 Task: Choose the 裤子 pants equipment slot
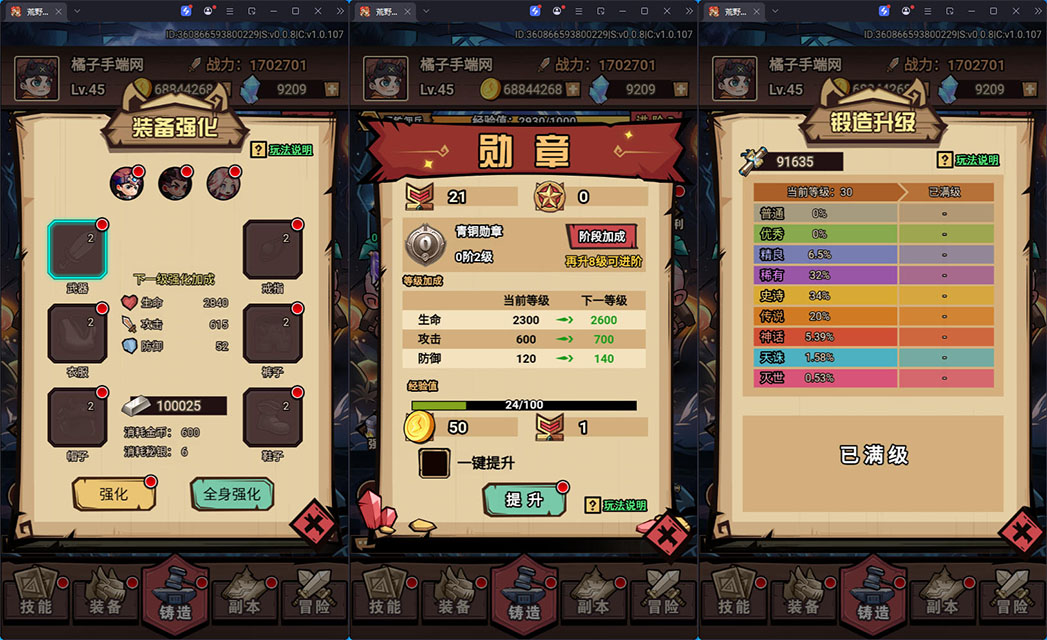click(x=272, y=334)
